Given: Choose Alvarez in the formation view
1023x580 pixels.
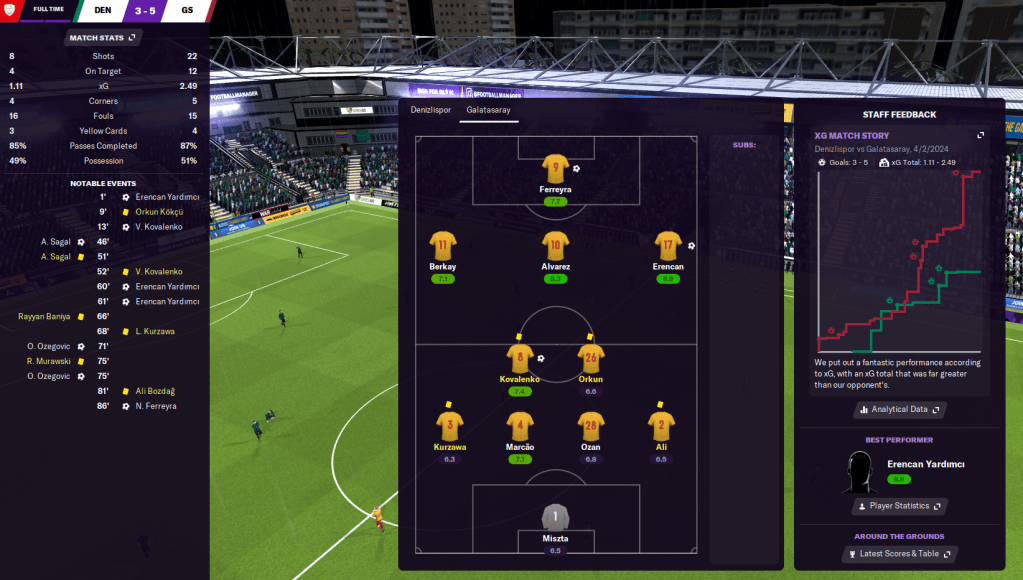Looking at the screenshot, I should 555,246.
